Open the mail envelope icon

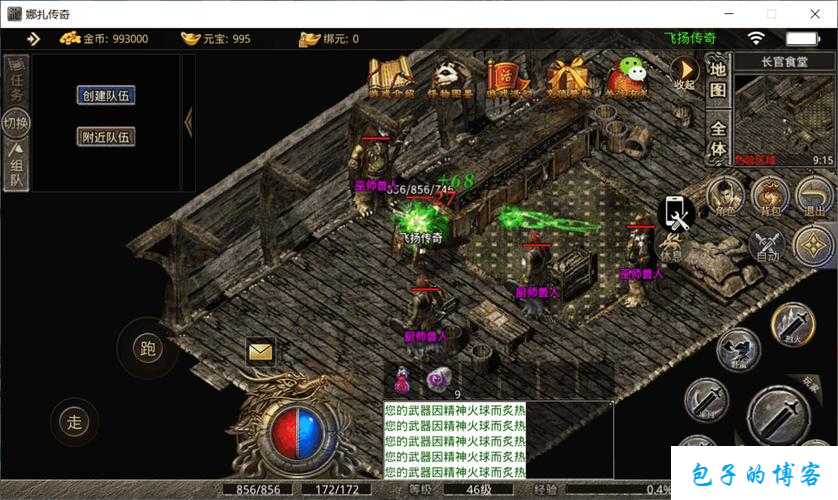(260, 351)
